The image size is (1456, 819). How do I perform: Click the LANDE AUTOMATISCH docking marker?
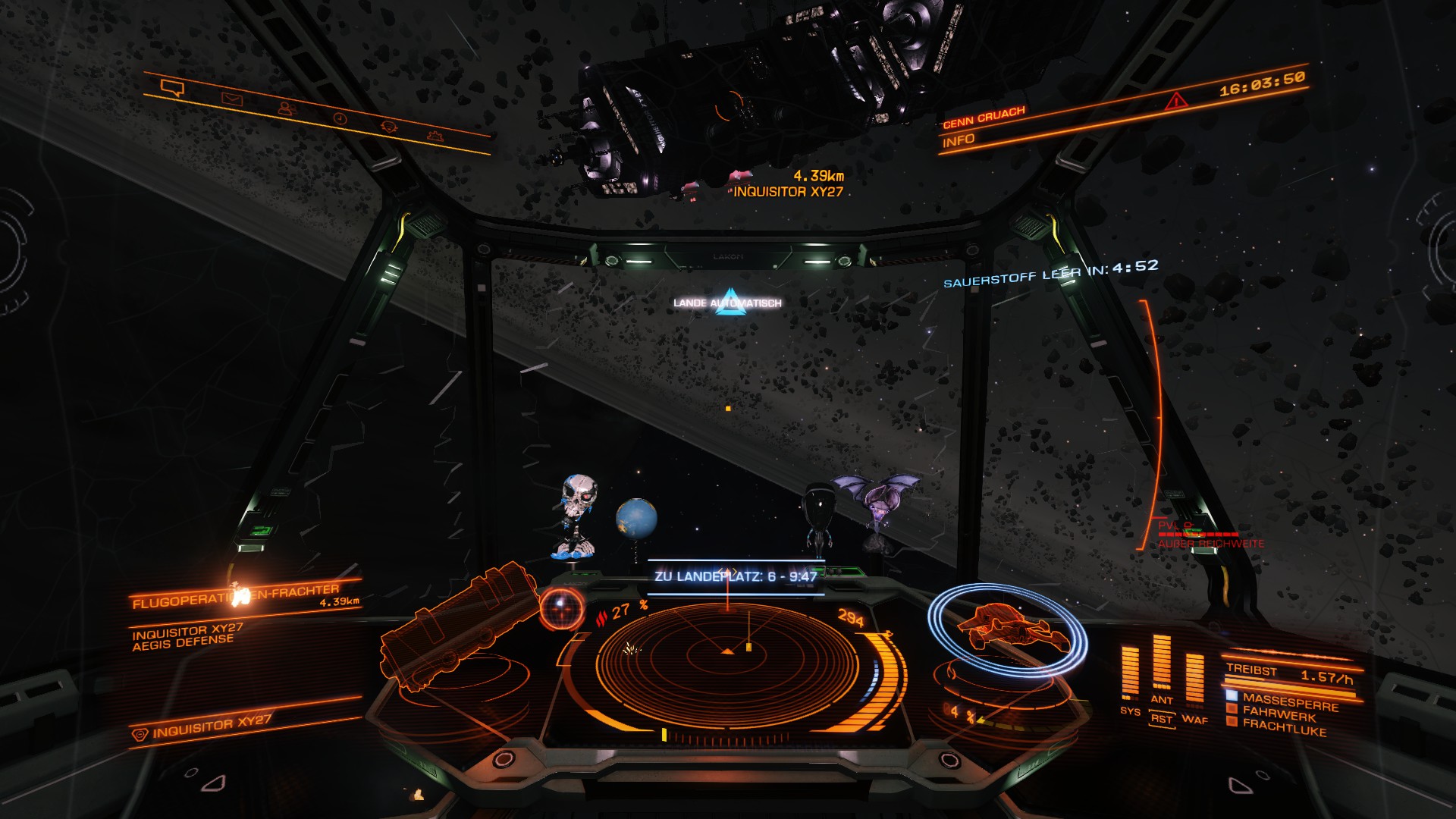(x=729, y=303)
